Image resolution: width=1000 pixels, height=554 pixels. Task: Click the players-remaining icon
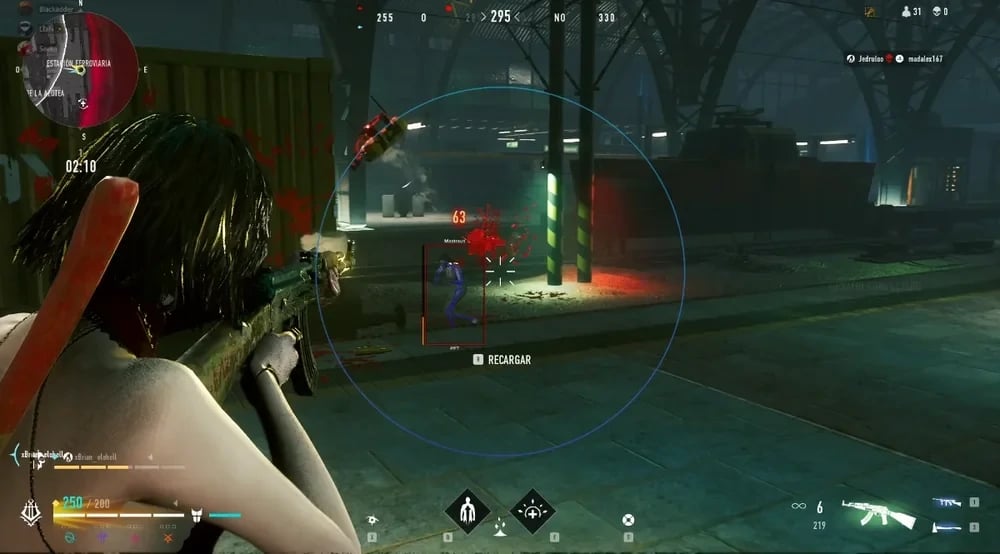coord(907,12)
